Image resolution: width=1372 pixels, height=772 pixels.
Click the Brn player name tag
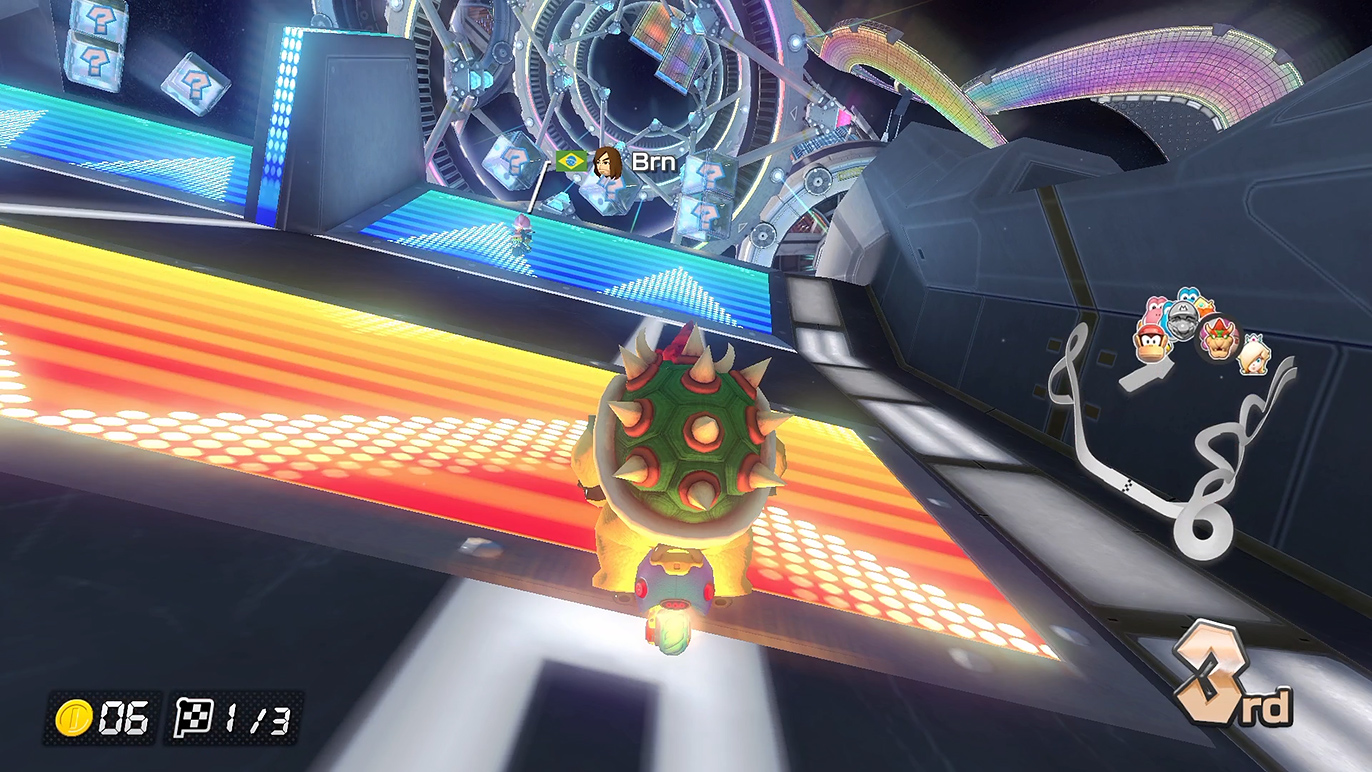[x=654, y=162]
